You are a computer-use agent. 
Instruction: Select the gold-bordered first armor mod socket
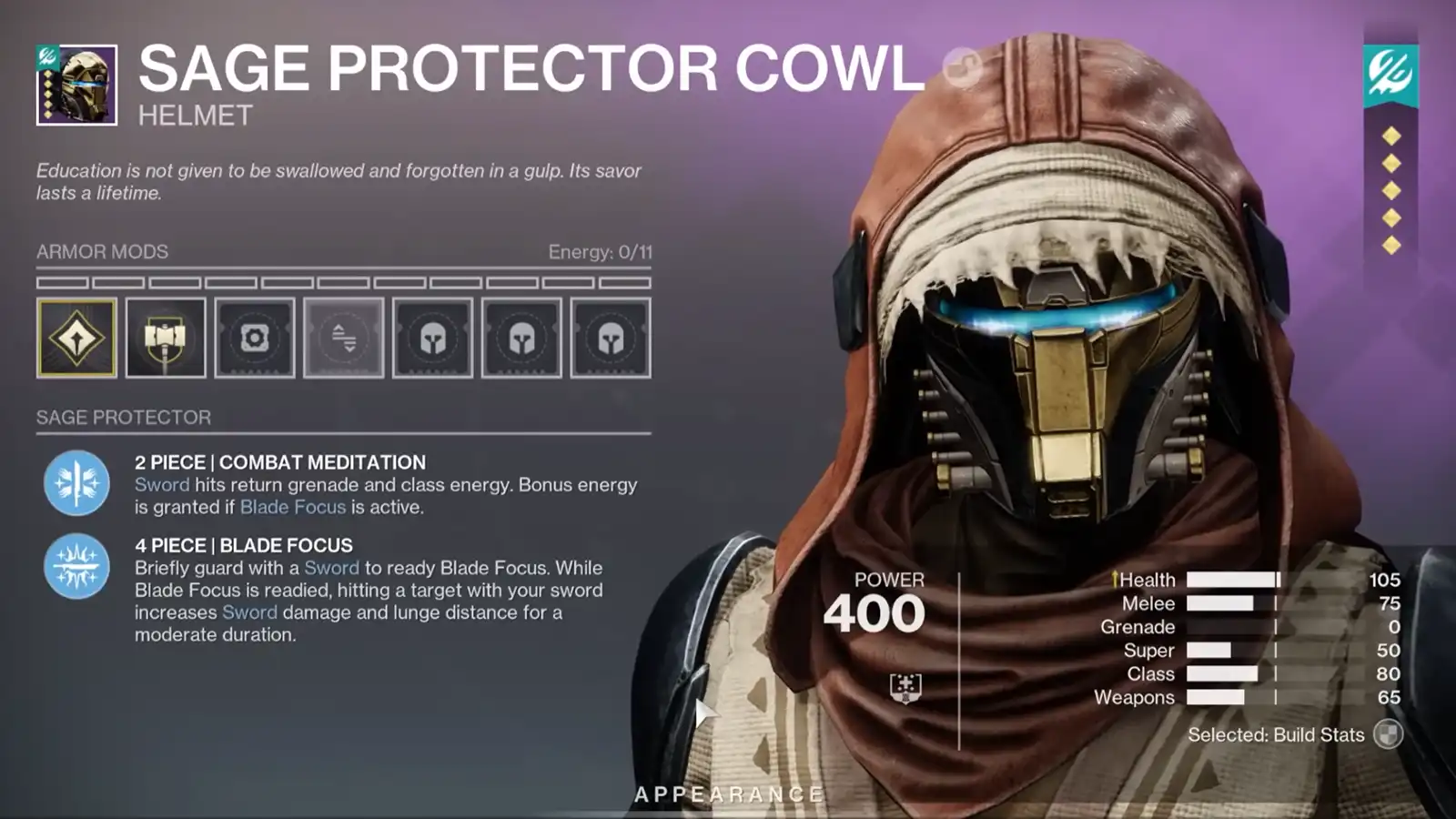[x=77, y=337]
